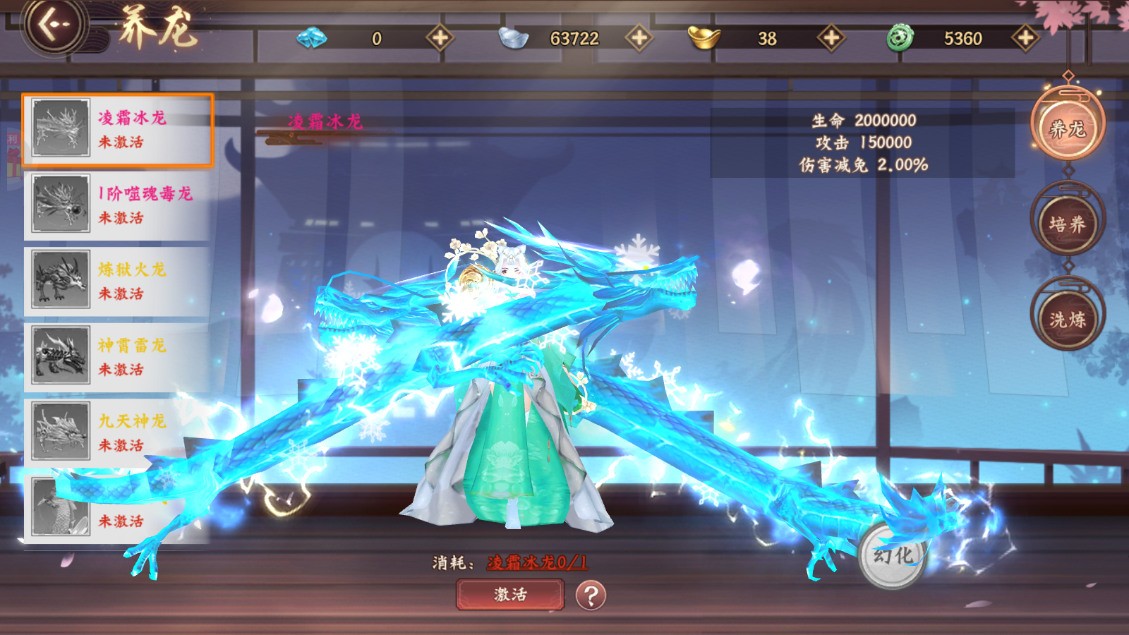Select the 凌霜冰龙 dragon entry
The height and width of the screenshot is (635, 1129).
pos(118,130)
